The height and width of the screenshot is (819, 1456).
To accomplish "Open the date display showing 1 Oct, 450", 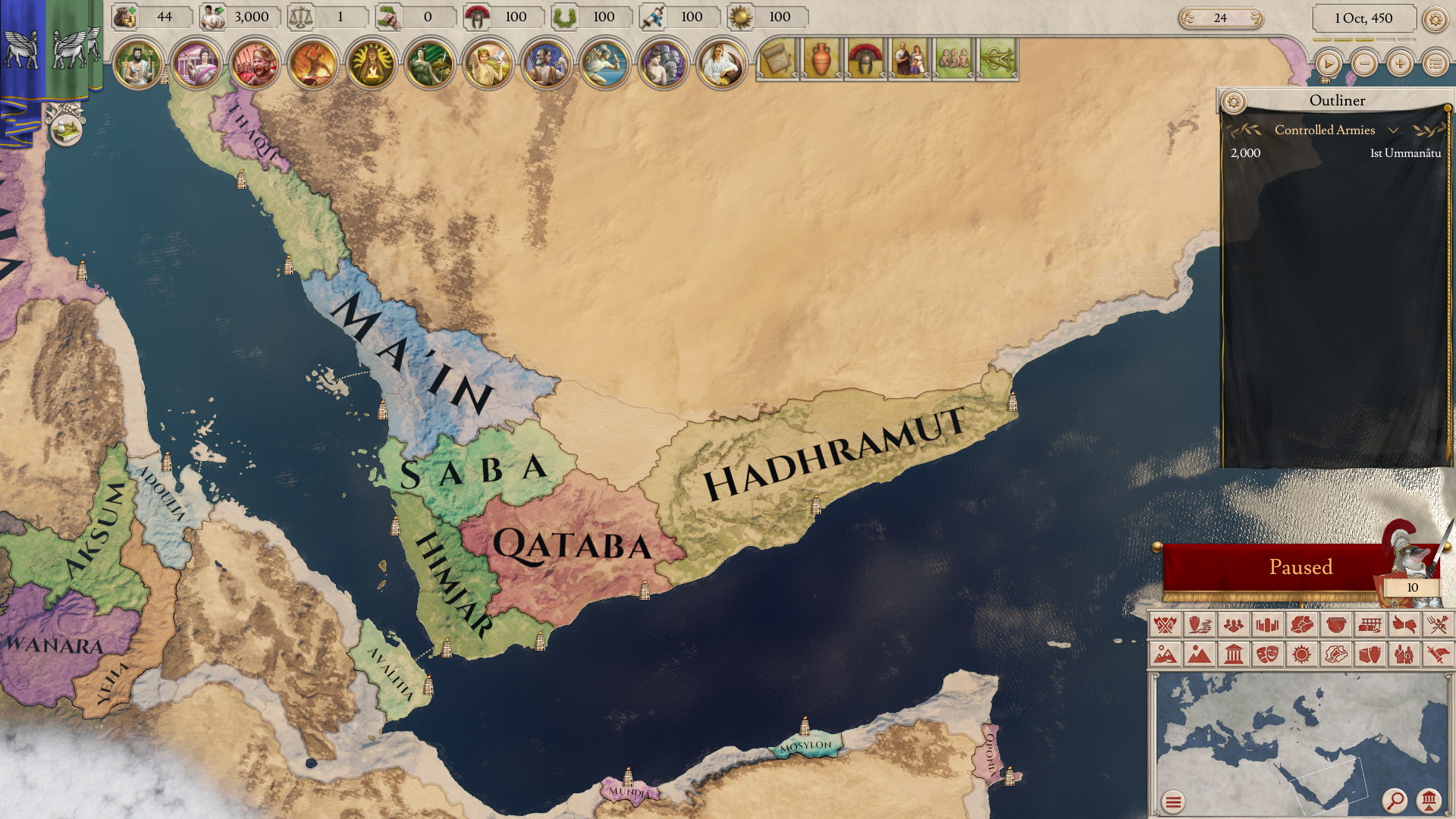I will pos(1365,17).
